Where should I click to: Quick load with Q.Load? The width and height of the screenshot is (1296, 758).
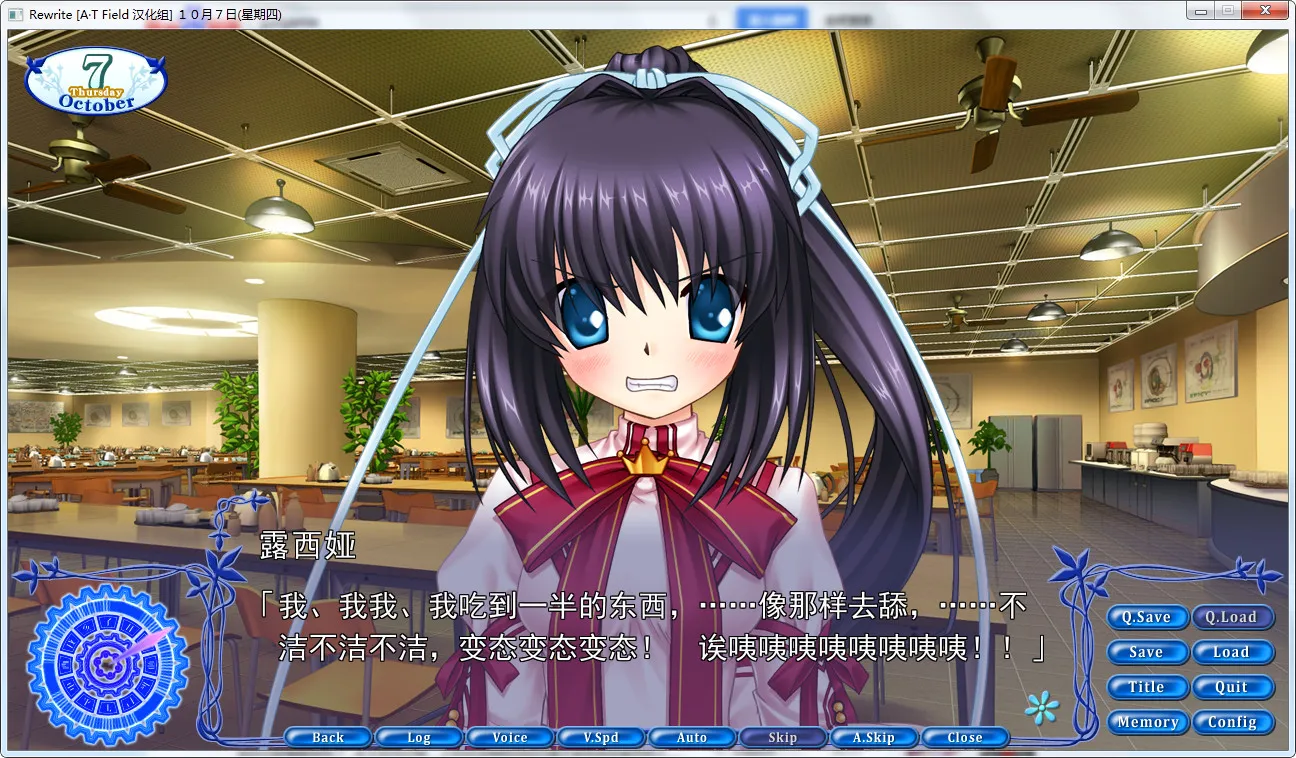(1233, 617)
